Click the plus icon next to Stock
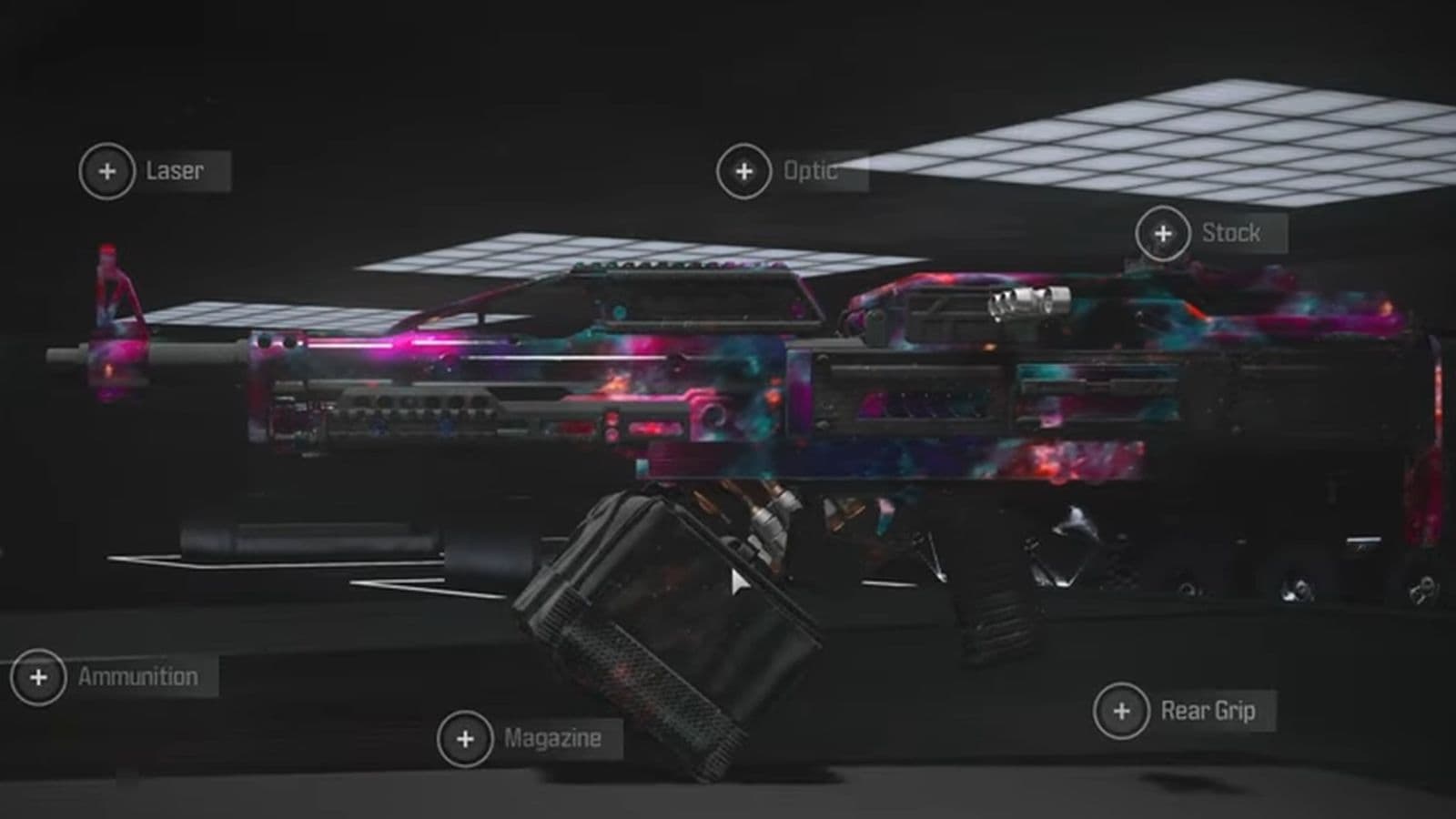This screenshot has height=819, width=1456. [x=1162, y=233]
